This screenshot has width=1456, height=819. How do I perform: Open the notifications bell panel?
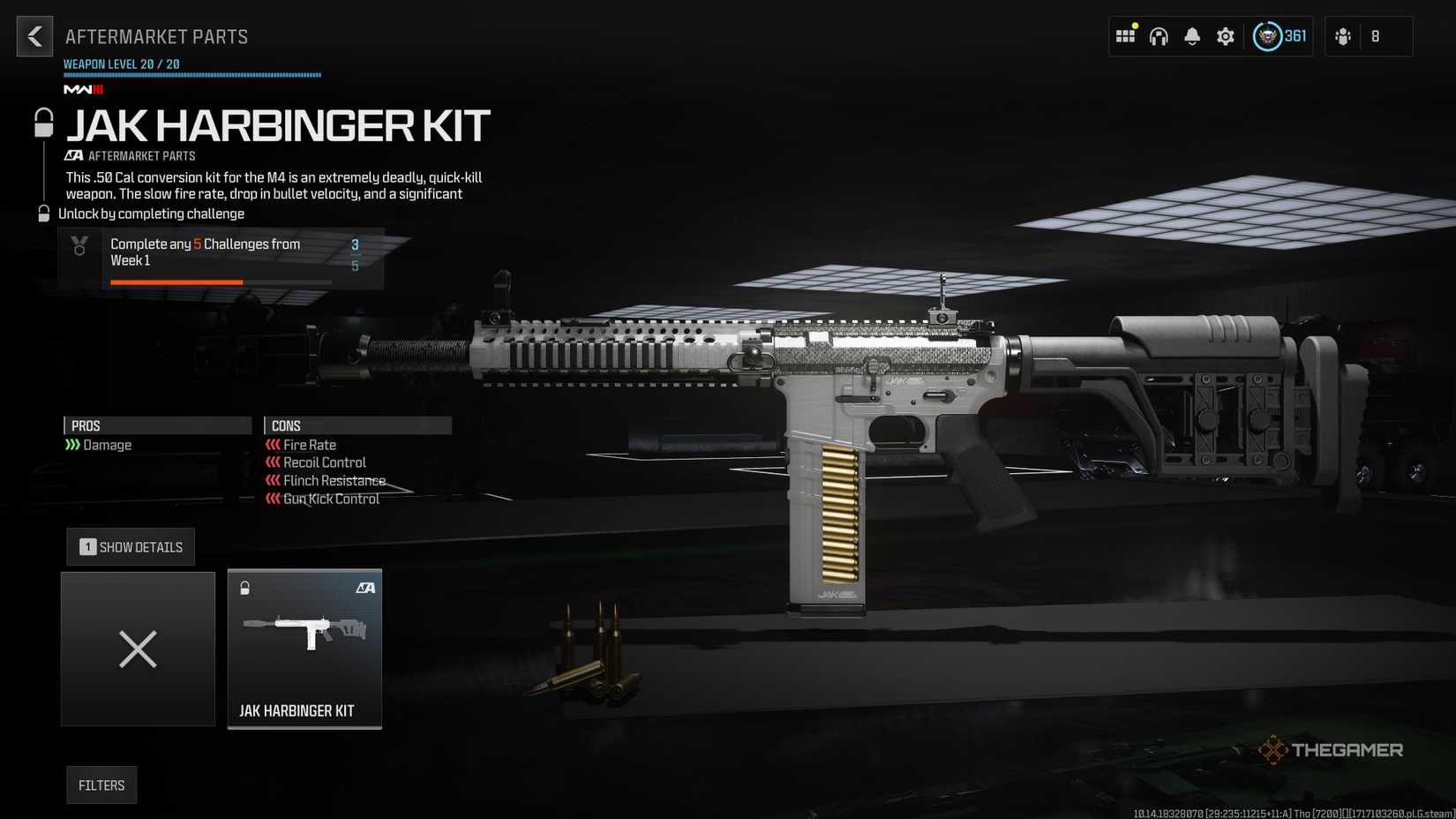[x=1191, y=35]
